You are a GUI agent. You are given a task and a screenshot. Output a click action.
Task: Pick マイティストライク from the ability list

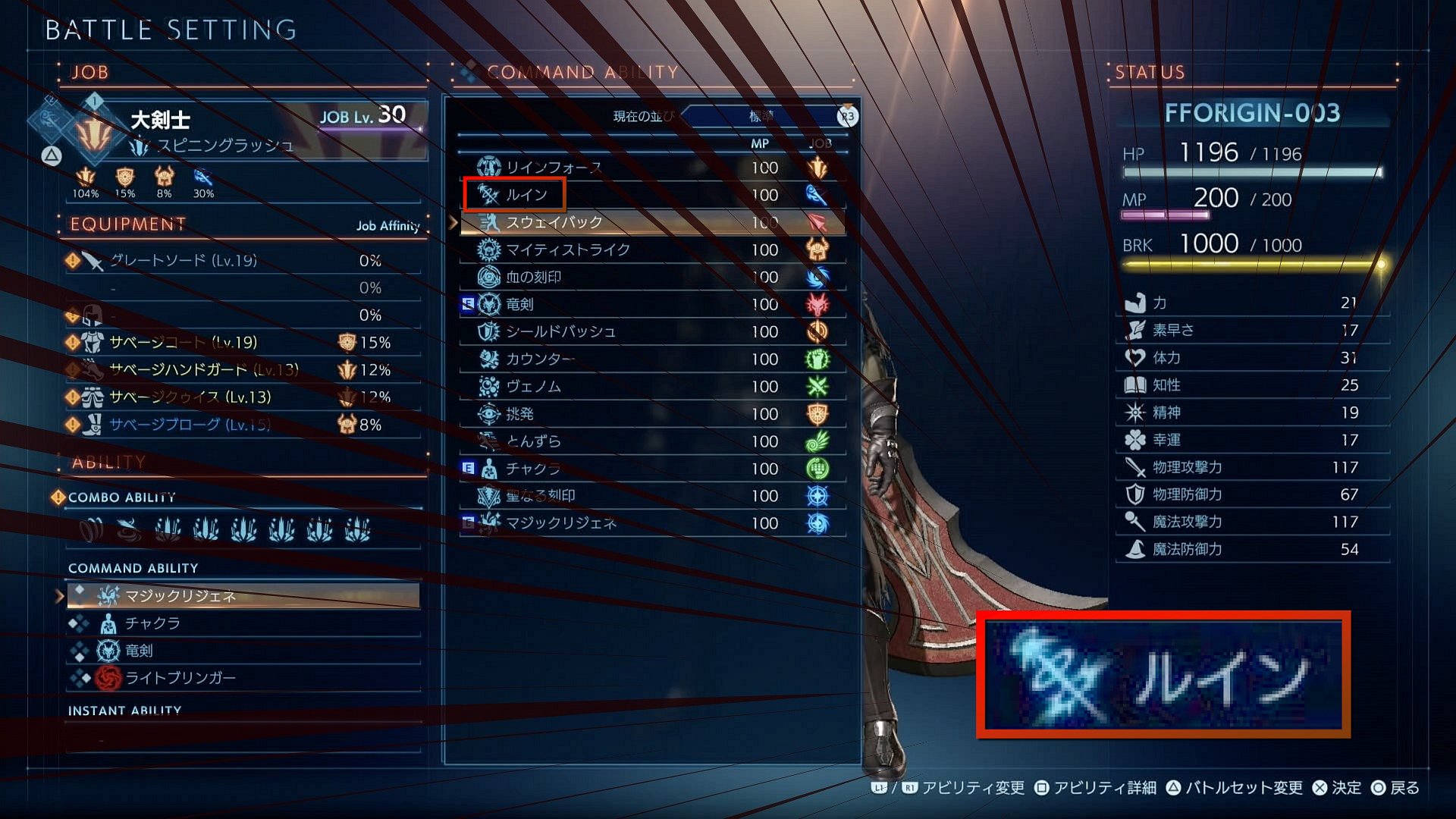point(567,249)
